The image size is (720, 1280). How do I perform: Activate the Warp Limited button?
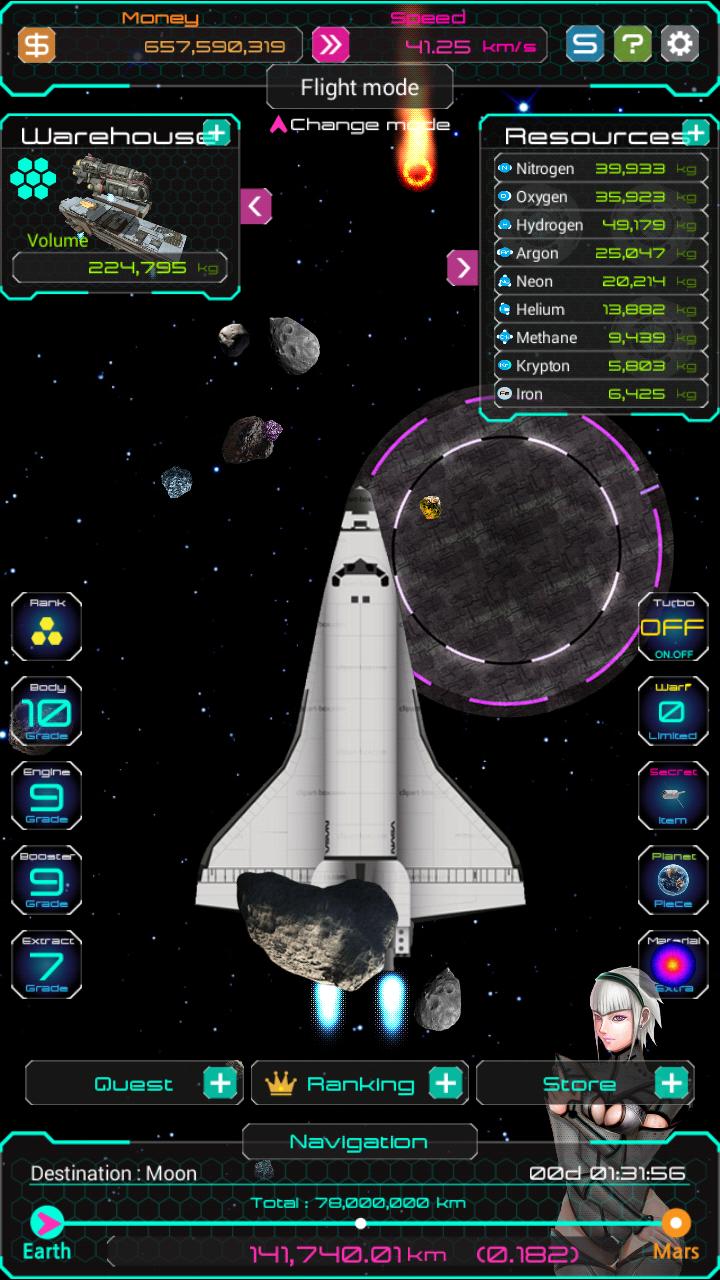click(x=673, y=712)
